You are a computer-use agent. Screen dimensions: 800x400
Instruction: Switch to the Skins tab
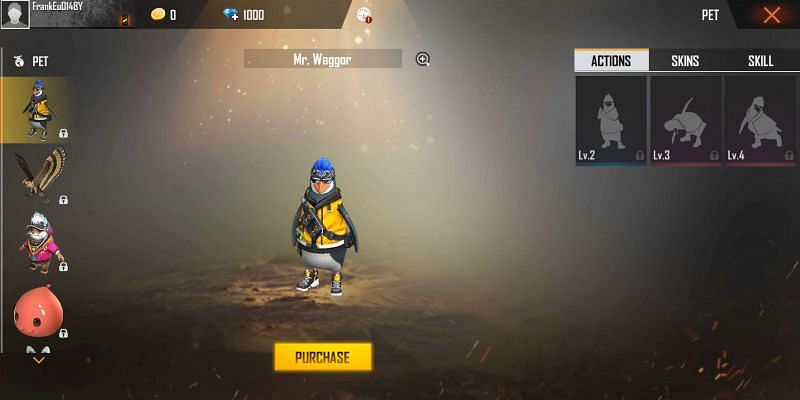tap(685, 61)
